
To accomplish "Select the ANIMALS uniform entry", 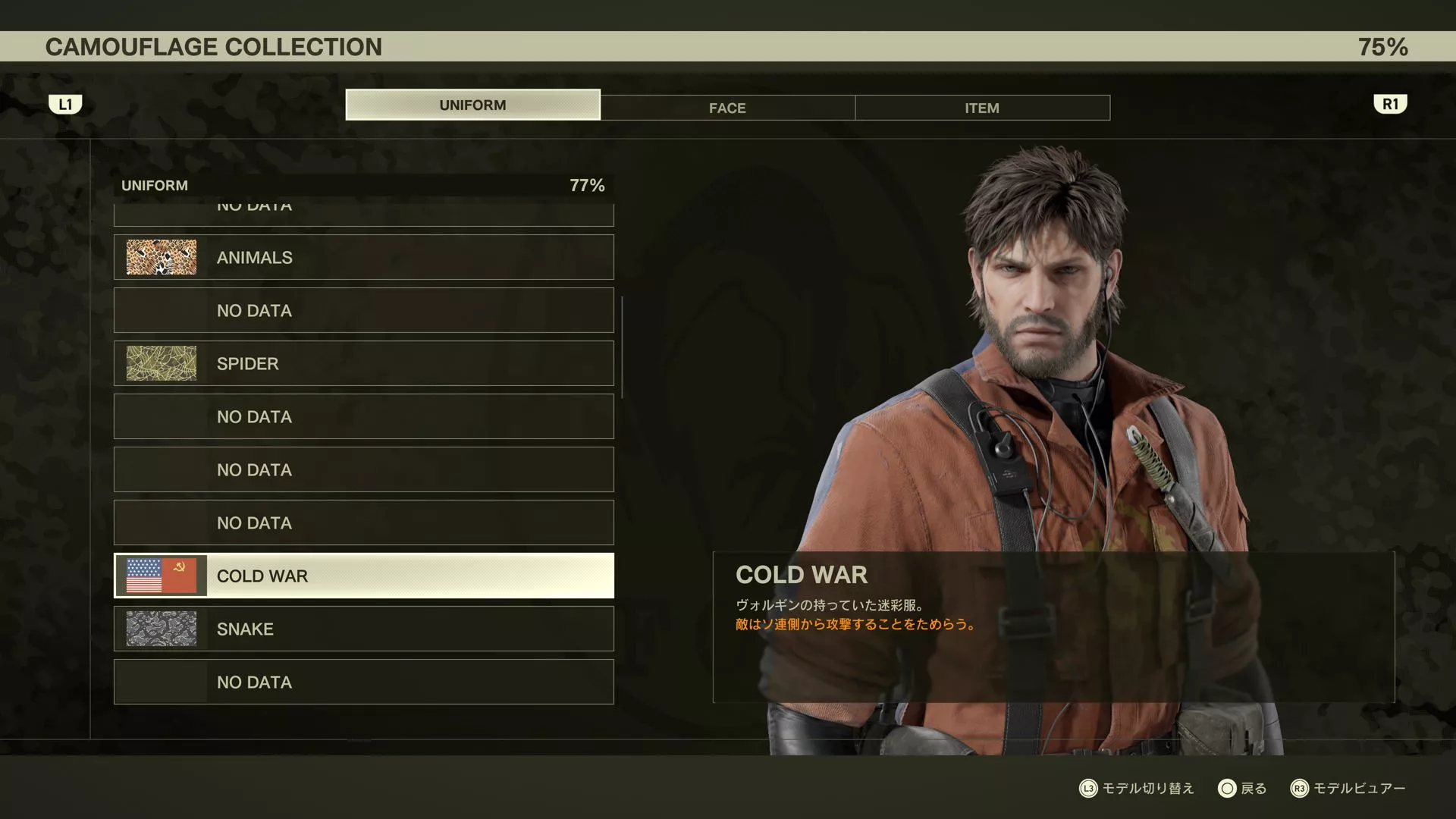I will (364, 257).
